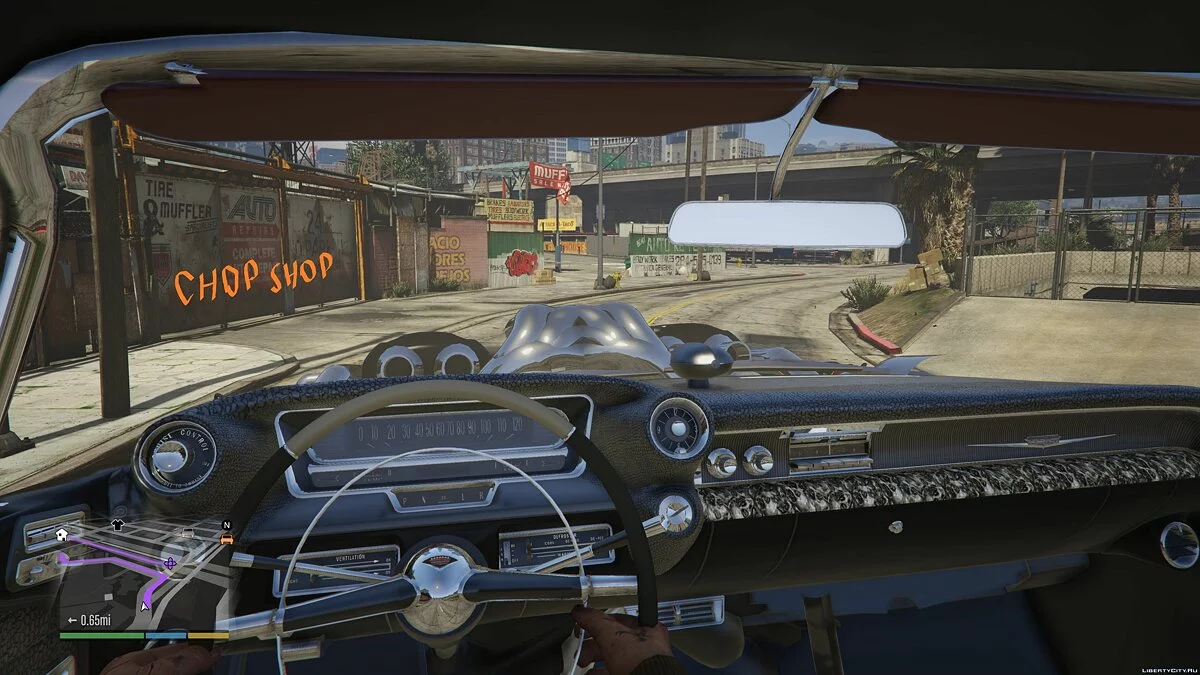Viewport: 1200px width, 675px height.
Task: Click the safehouse icon on the minimap
Action: point(62,534)
